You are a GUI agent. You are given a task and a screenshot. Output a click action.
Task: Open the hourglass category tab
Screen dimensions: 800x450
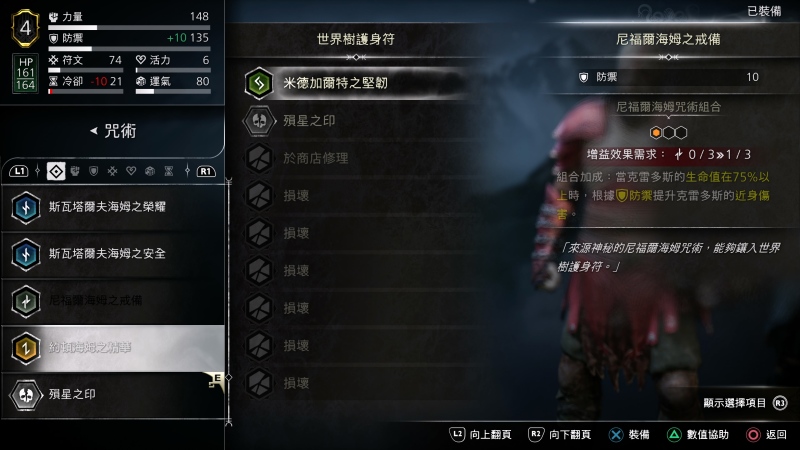click(x=168, y=171)
